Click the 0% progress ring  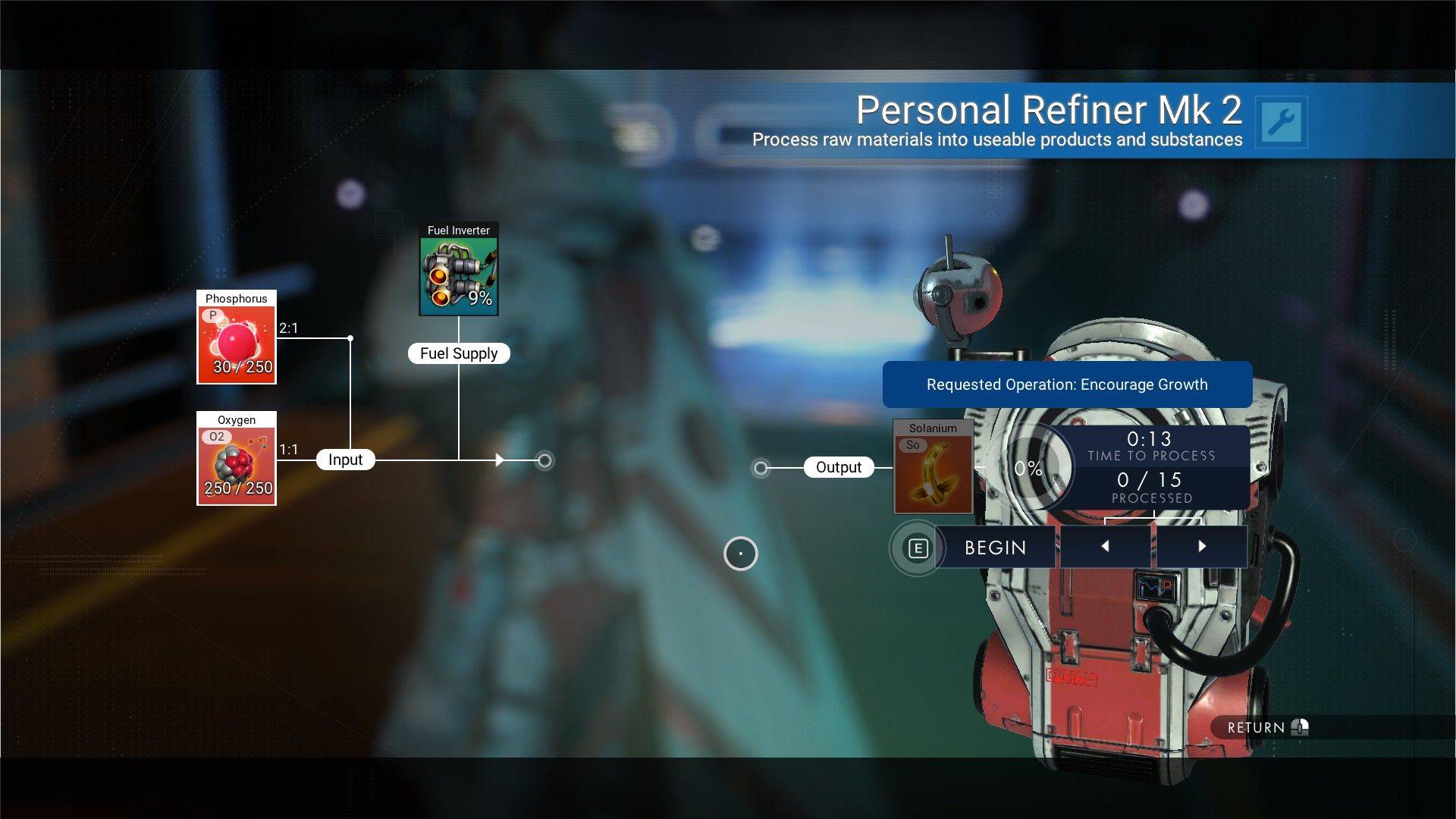1031,469
